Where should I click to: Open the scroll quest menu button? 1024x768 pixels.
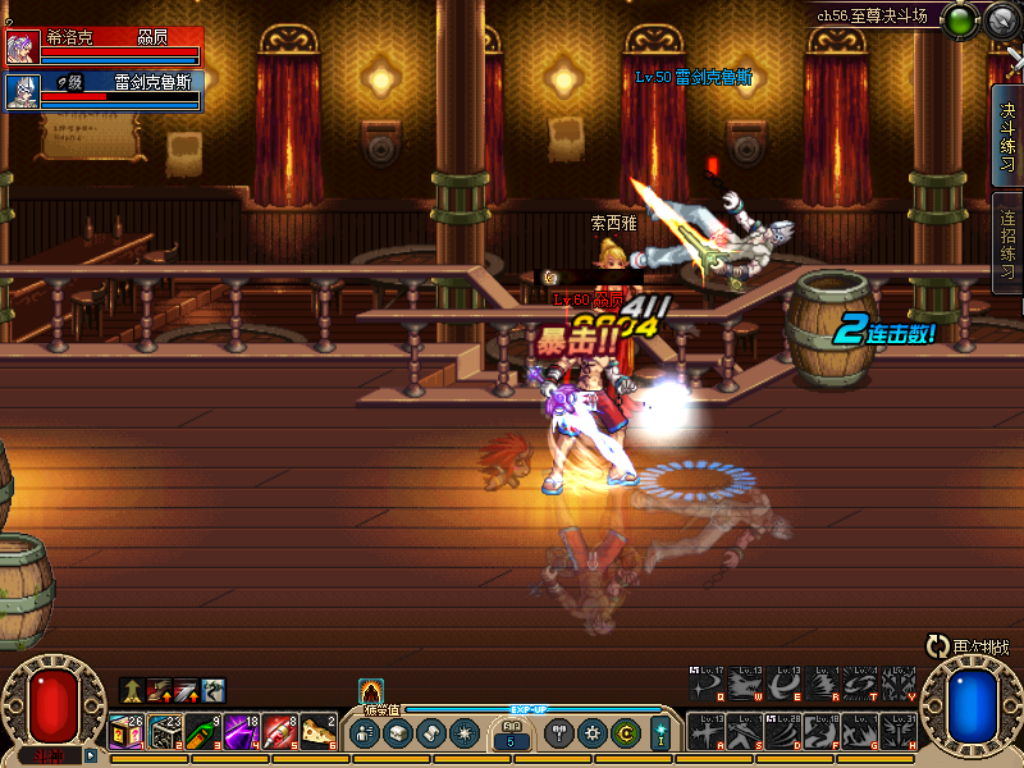click(x=430, y=733)
